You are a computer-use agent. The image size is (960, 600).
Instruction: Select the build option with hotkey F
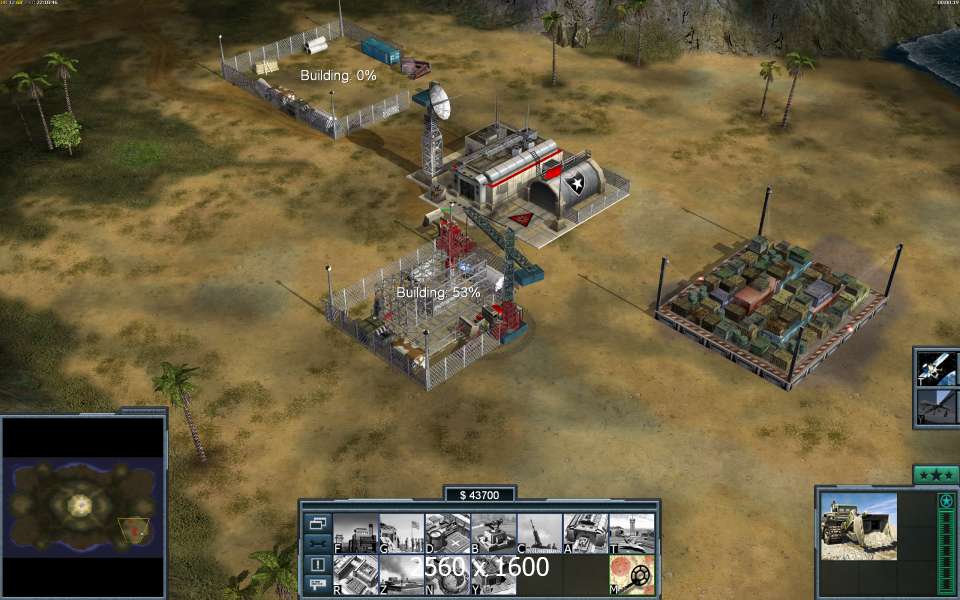click(x=355, y=533)
